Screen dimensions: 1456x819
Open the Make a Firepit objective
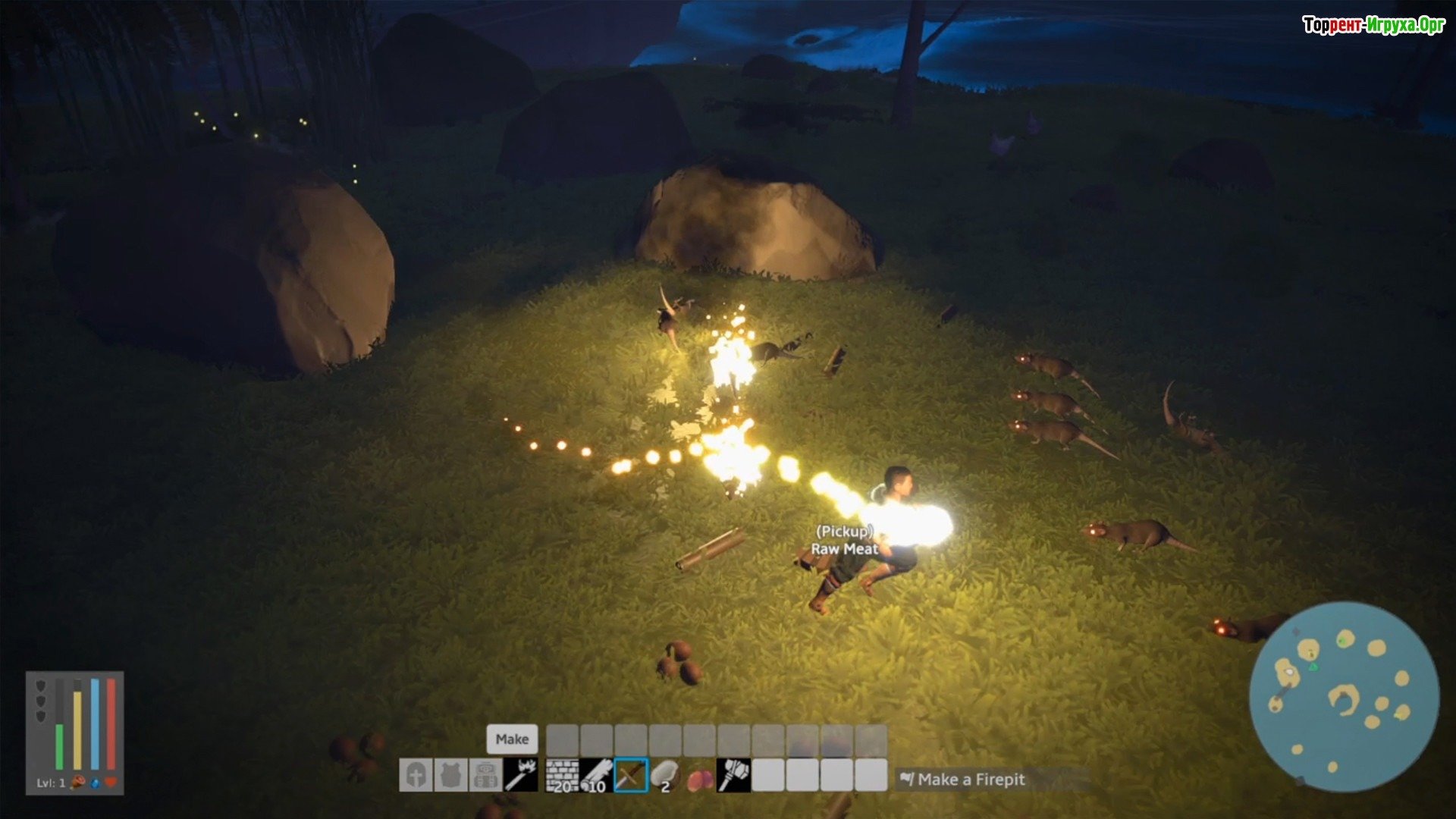(x=971, y=780)
